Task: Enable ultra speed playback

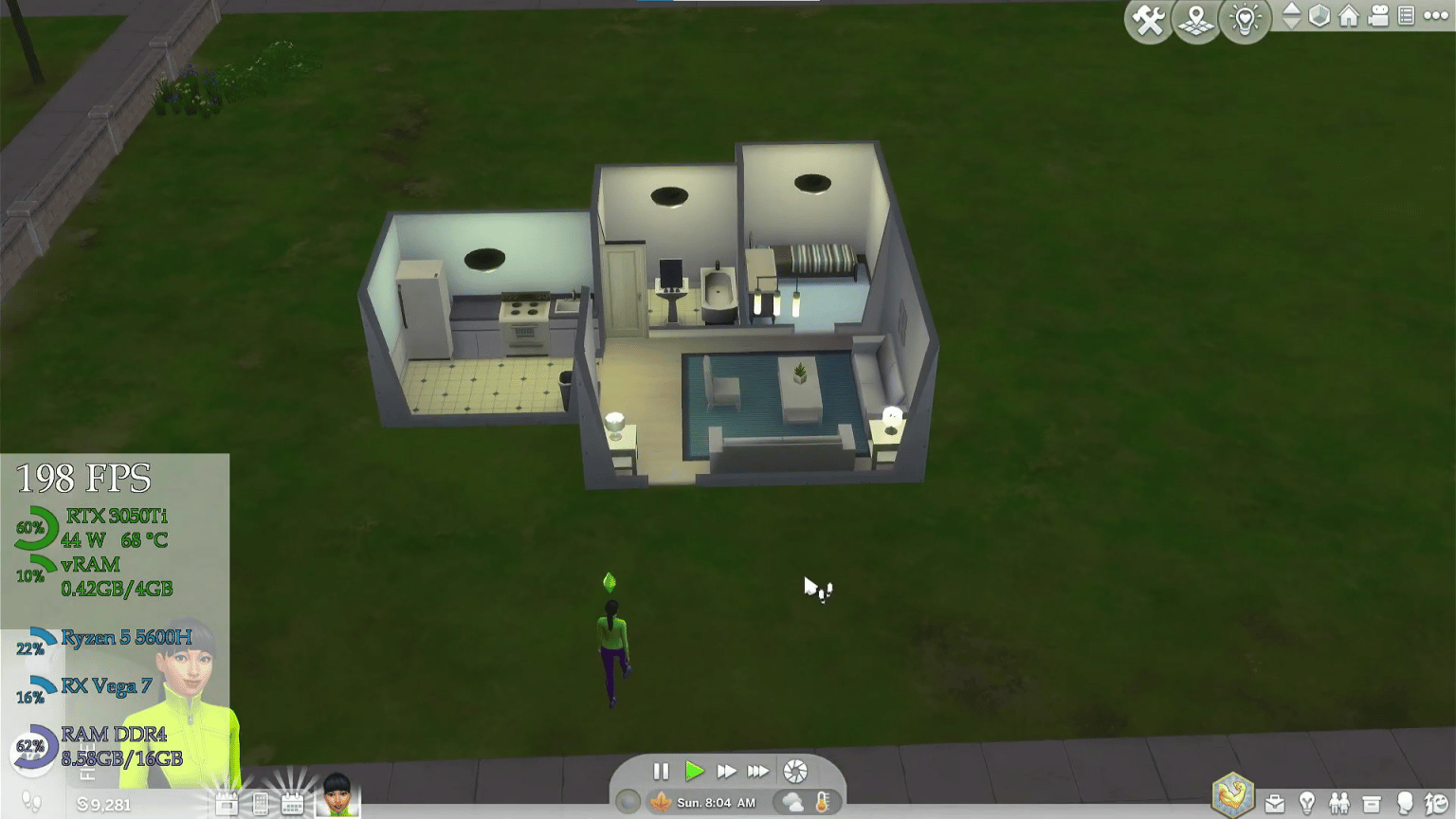Action: coord(758,772)
